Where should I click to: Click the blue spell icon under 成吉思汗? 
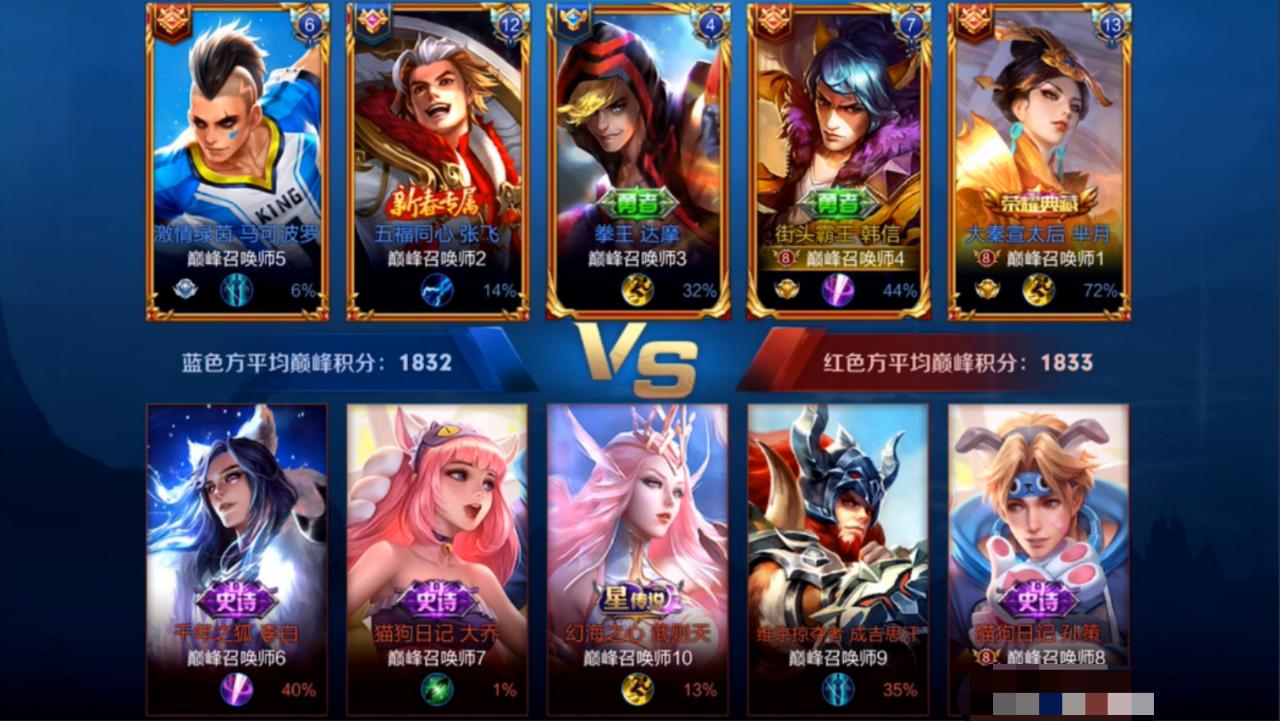pos(838,689)
